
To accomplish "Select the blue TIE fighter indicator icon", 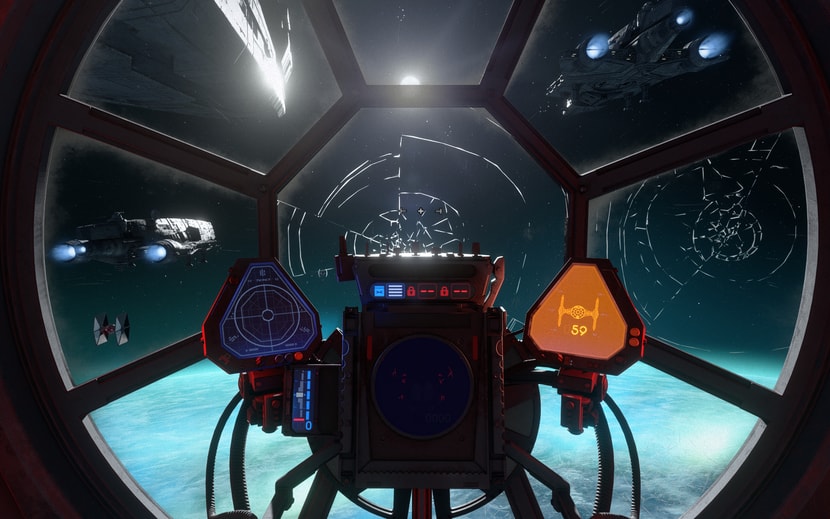I will (x=379, y=291).
